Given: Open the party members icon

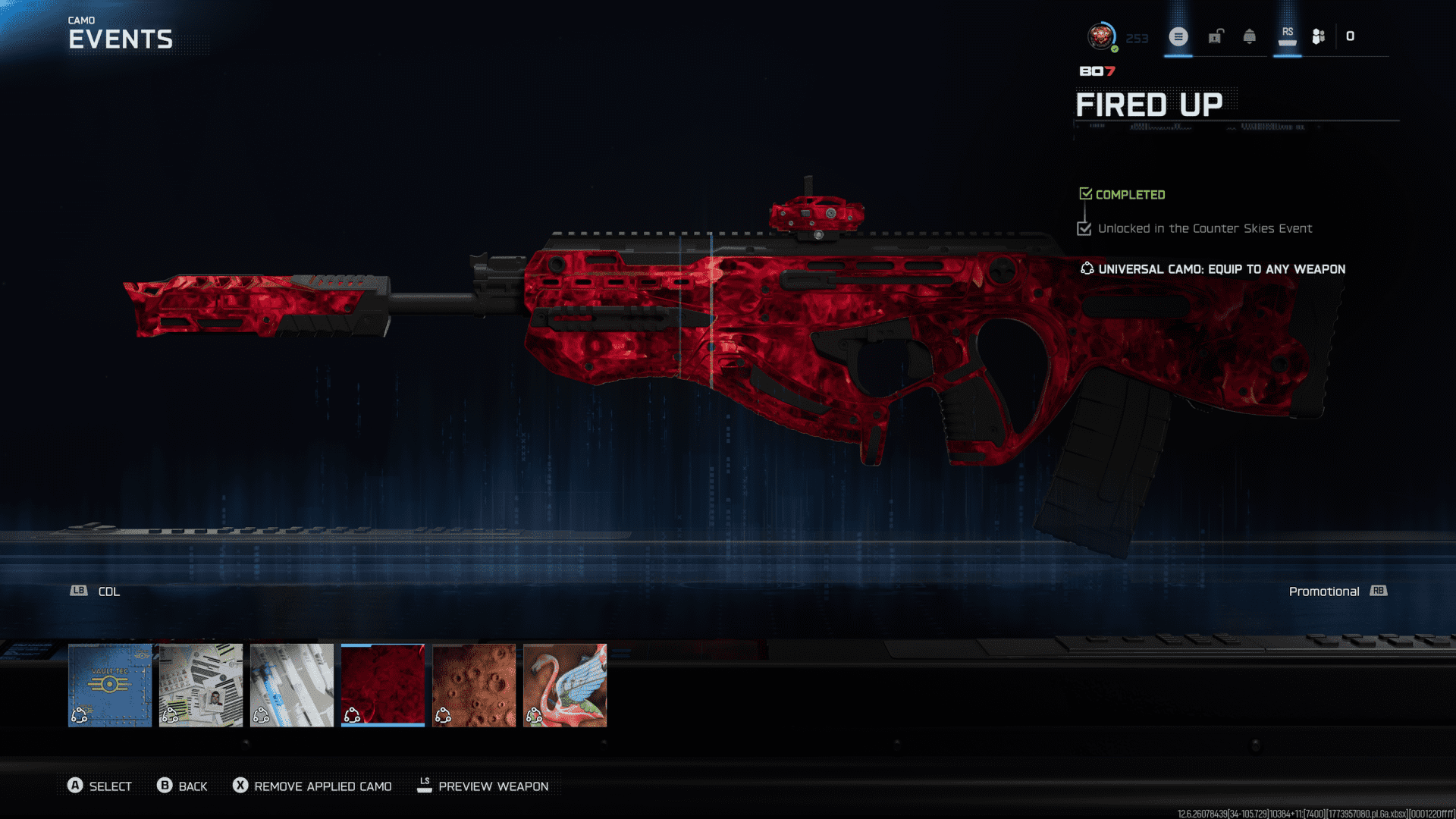Looking at the screenshot, I should pyautogui.click(x=1319, y=36).
